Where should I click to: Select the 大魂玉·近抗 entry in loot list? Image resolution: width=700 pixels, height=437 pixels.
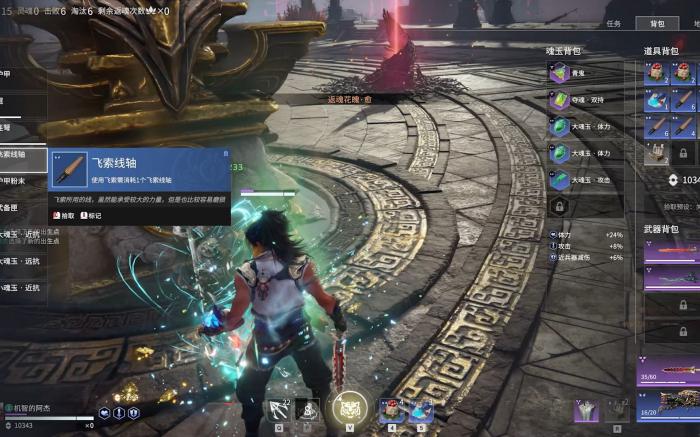click(22, 235)
